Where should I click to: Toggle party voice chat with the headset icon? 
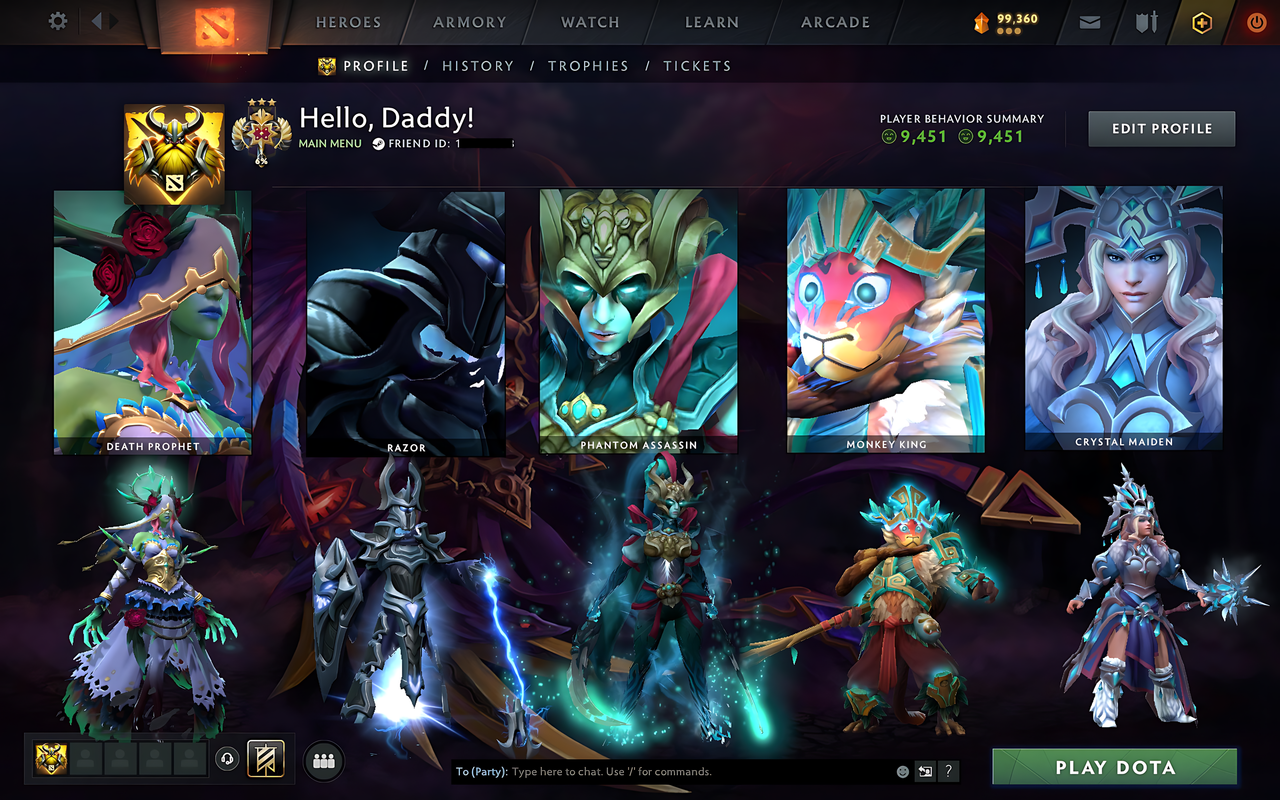226,761
